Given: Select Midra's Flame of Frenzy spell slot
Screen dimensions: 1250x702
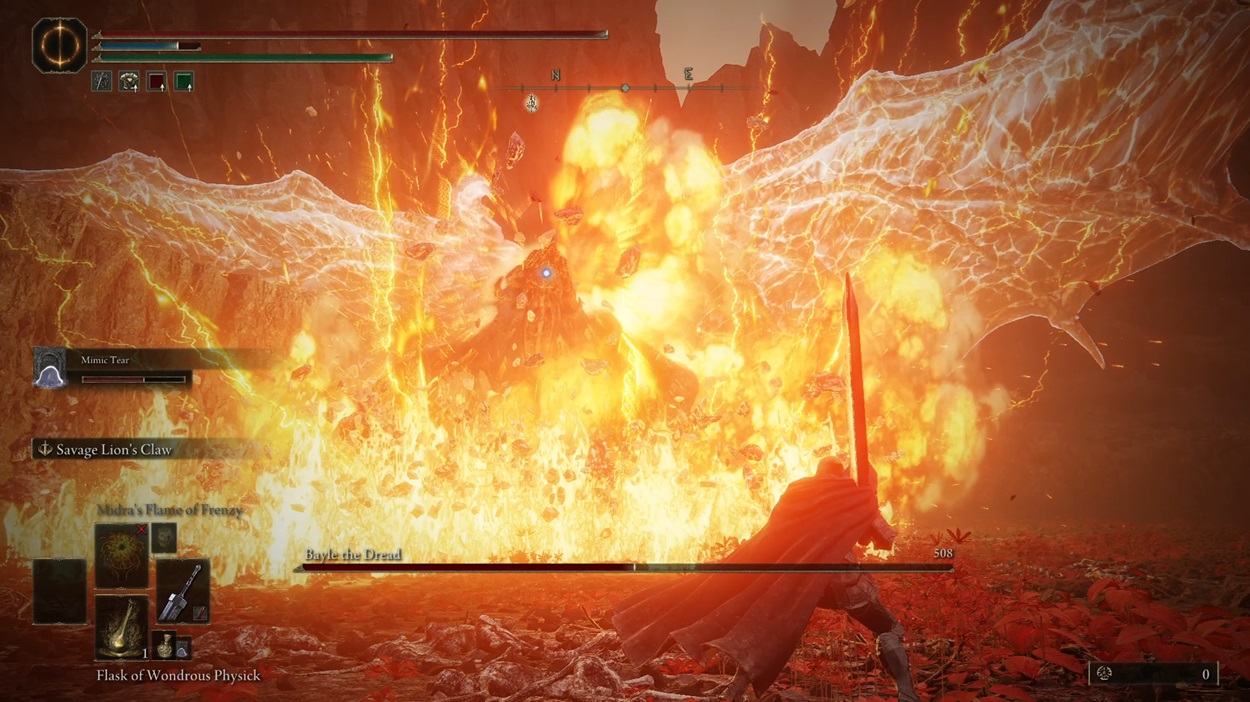Looking at the screenshot, I should point(121,555).
